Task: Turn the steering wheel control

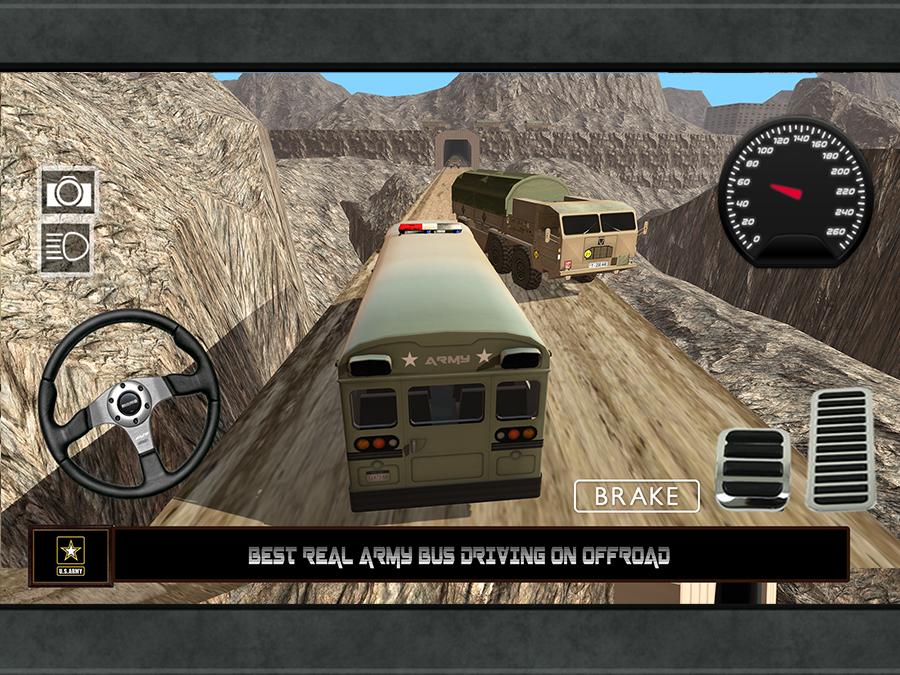Action: [x=128, y=399]
